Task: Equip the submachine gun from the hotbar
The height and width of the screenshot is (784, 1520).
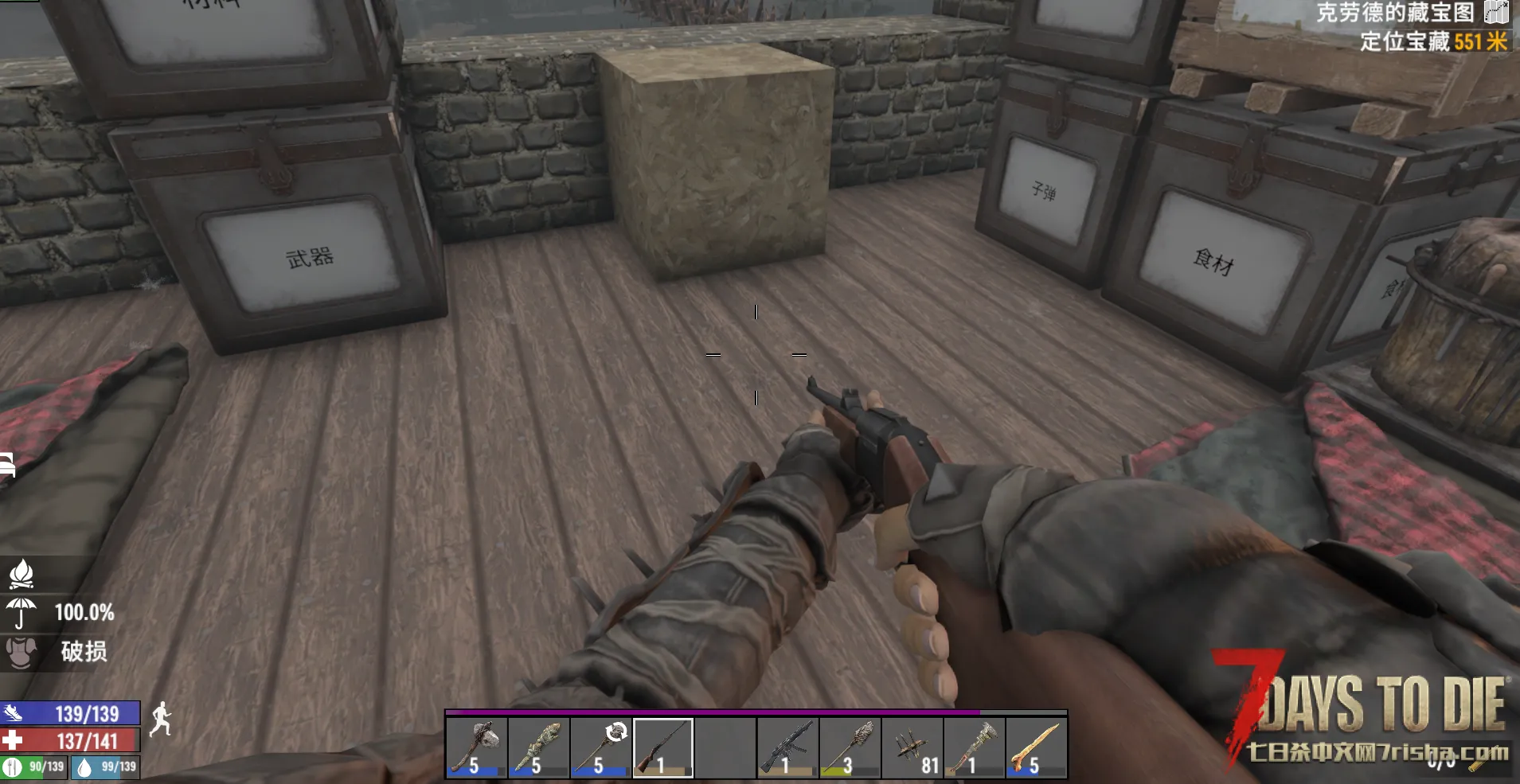Action: click(x=787, y=747)
